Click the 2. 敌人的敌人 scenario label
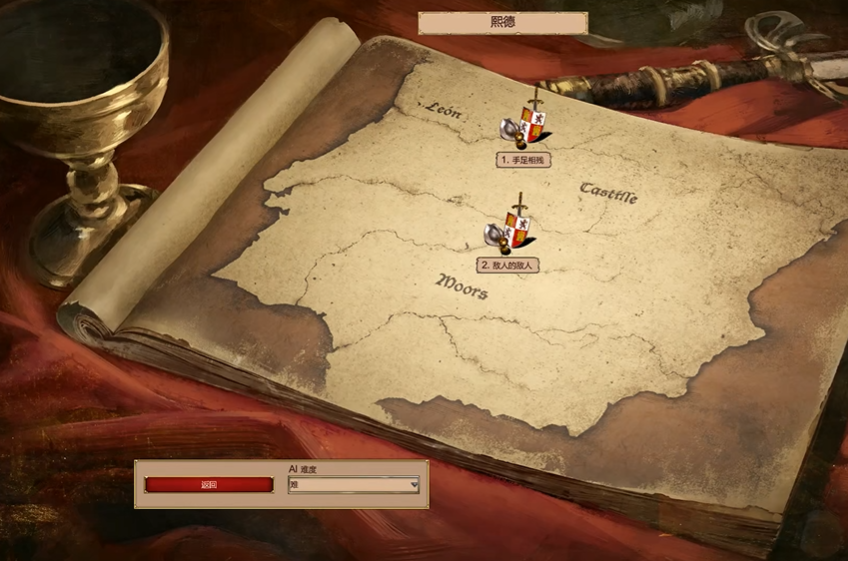 pyautogui.click(x=509, y=265)
